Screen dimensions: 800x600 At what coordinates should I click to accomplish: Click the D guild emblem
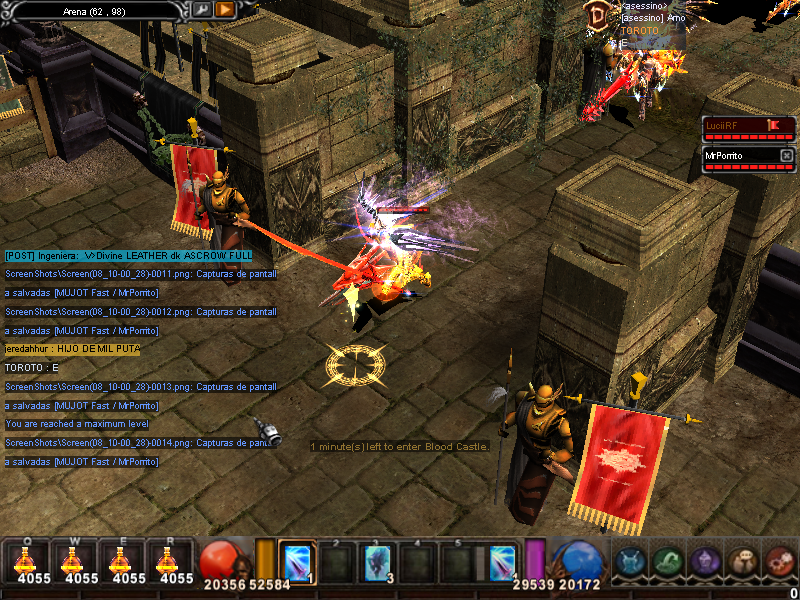click(x=597, y=15)
